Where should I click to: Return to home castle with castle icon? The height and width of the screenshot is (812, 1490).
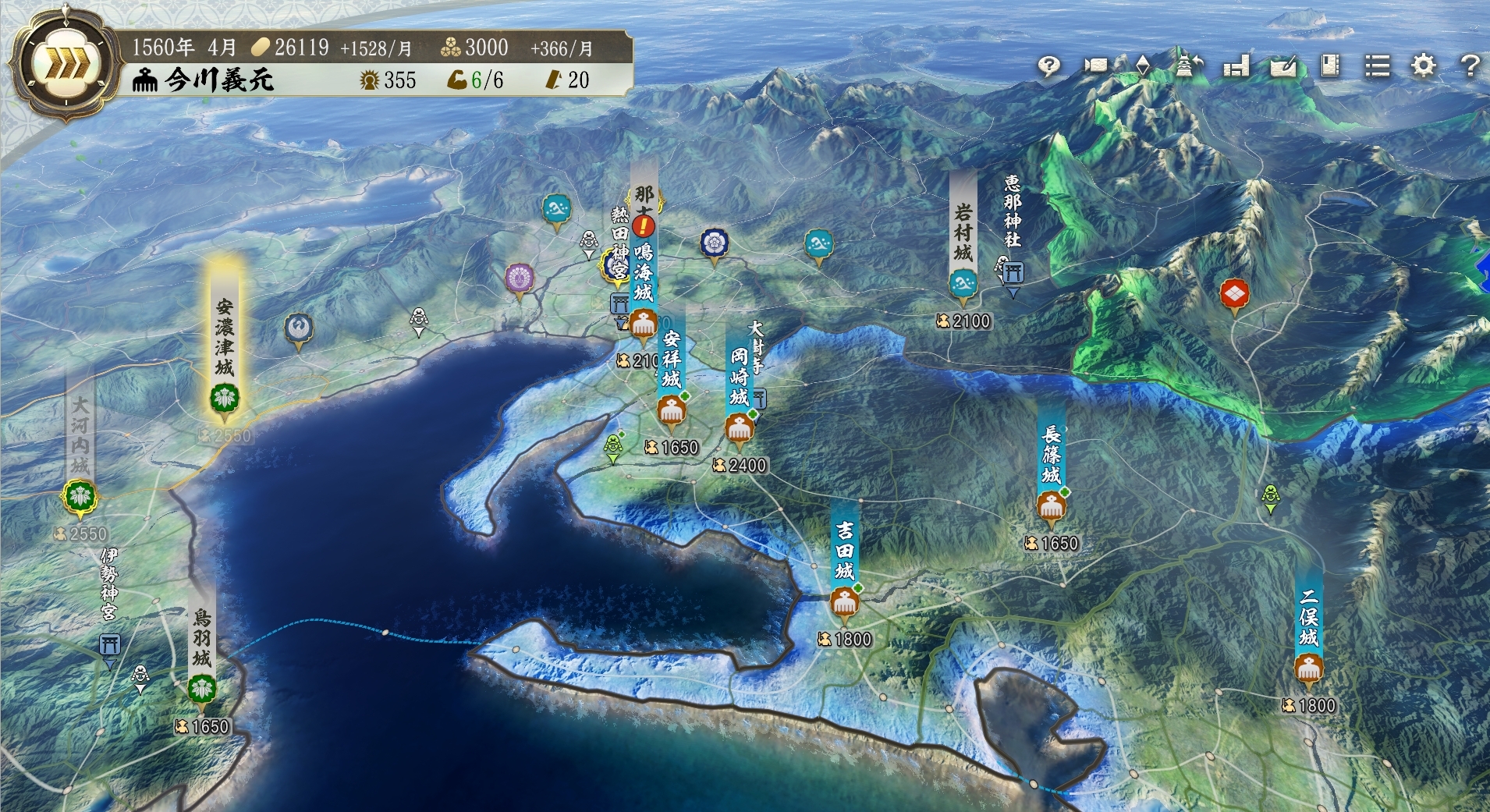click(x=1188, y=66)
